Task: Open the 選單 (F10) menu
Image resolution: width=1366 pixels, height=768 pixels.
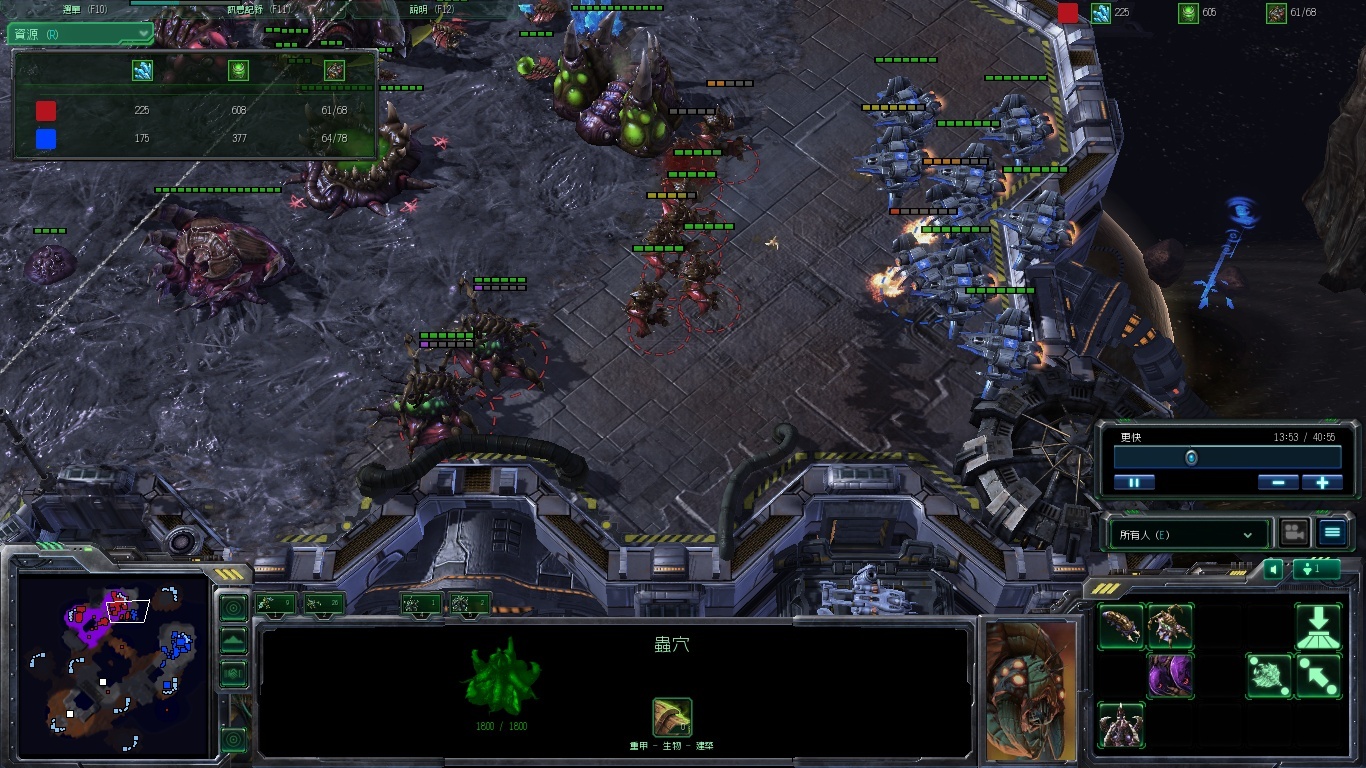Action: pyautogui.click(x=85, y=8)
